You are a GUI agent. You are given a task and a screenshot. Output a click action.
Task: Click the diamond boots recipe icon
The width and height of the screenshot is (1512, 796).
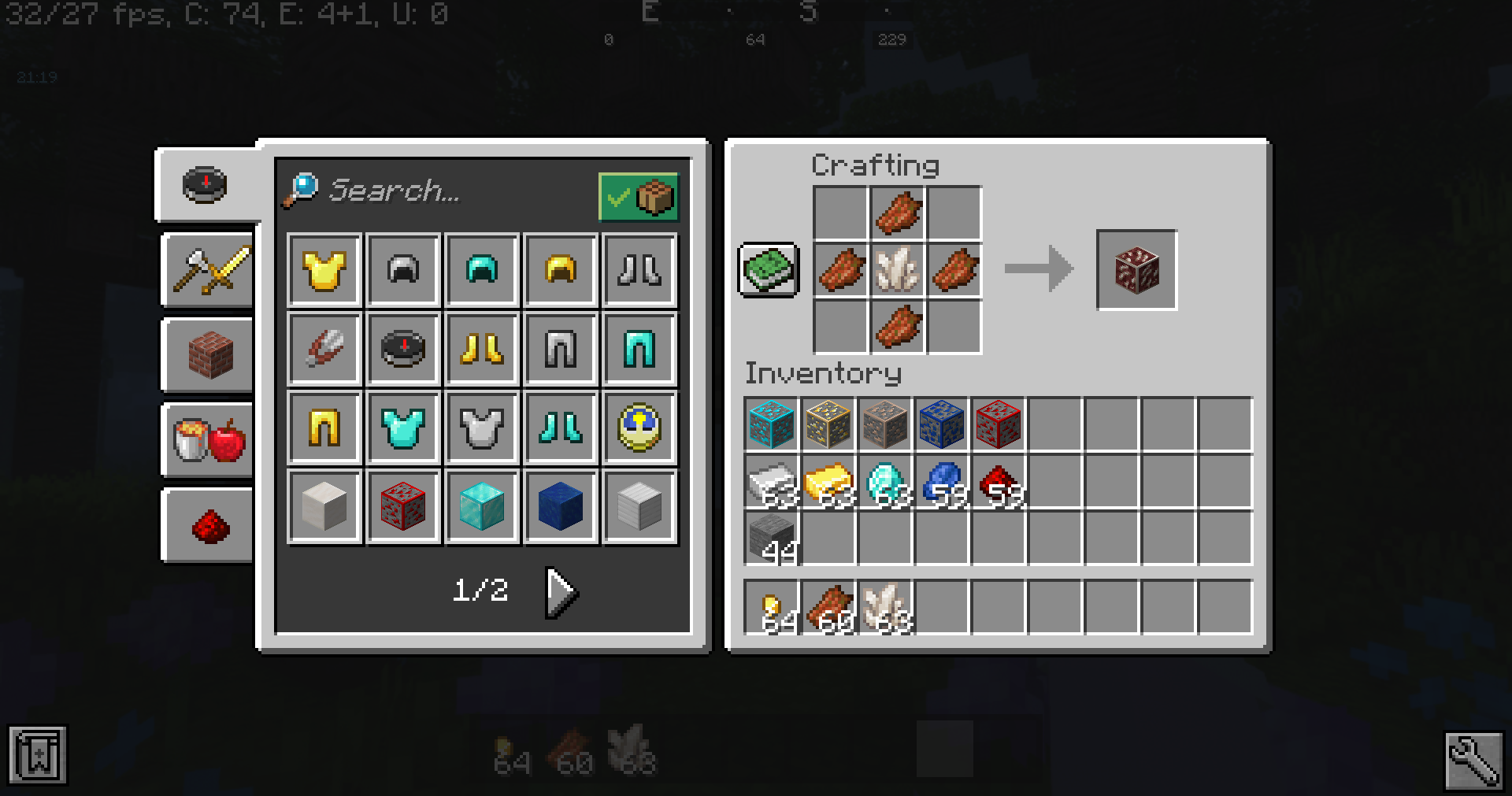click(x=560, y=428)
